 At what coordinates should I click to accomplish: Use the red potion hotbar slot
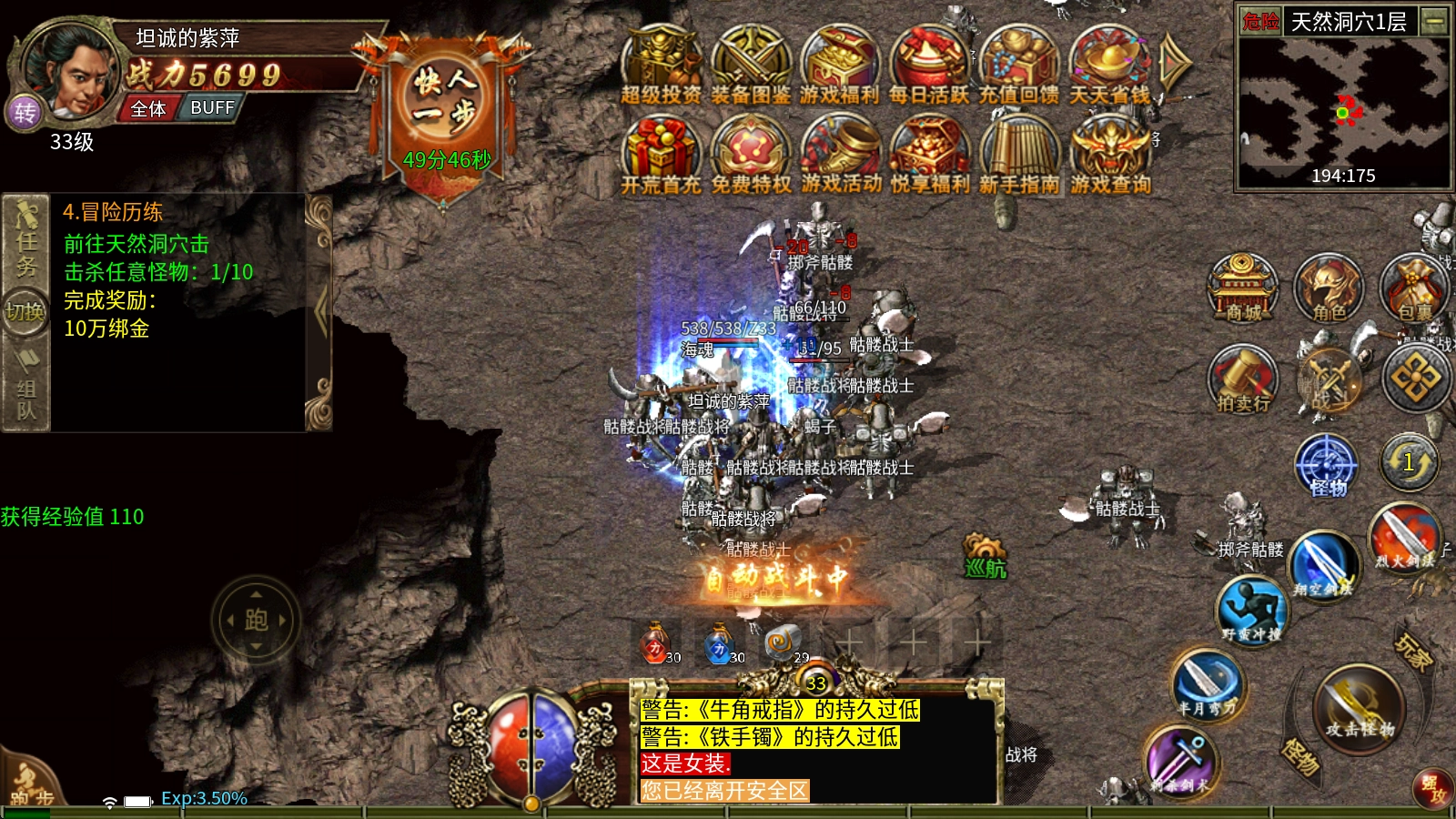click(655, 644)
